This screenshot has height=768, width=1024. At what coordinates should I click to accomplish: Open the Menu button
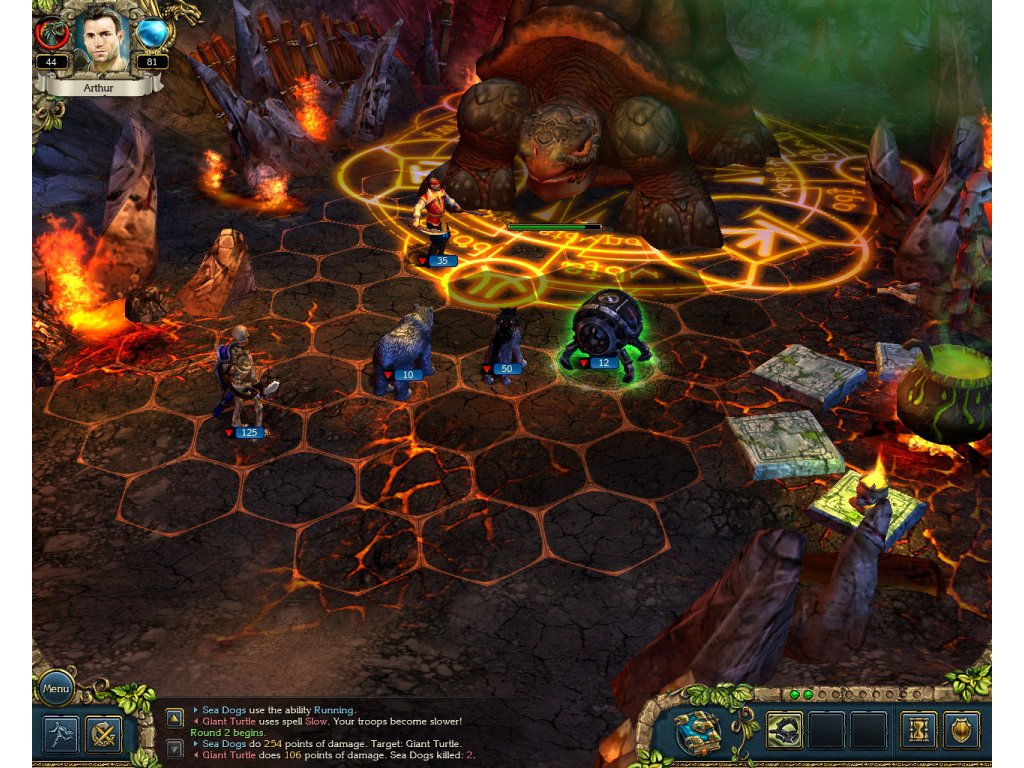tap(56, 688)
